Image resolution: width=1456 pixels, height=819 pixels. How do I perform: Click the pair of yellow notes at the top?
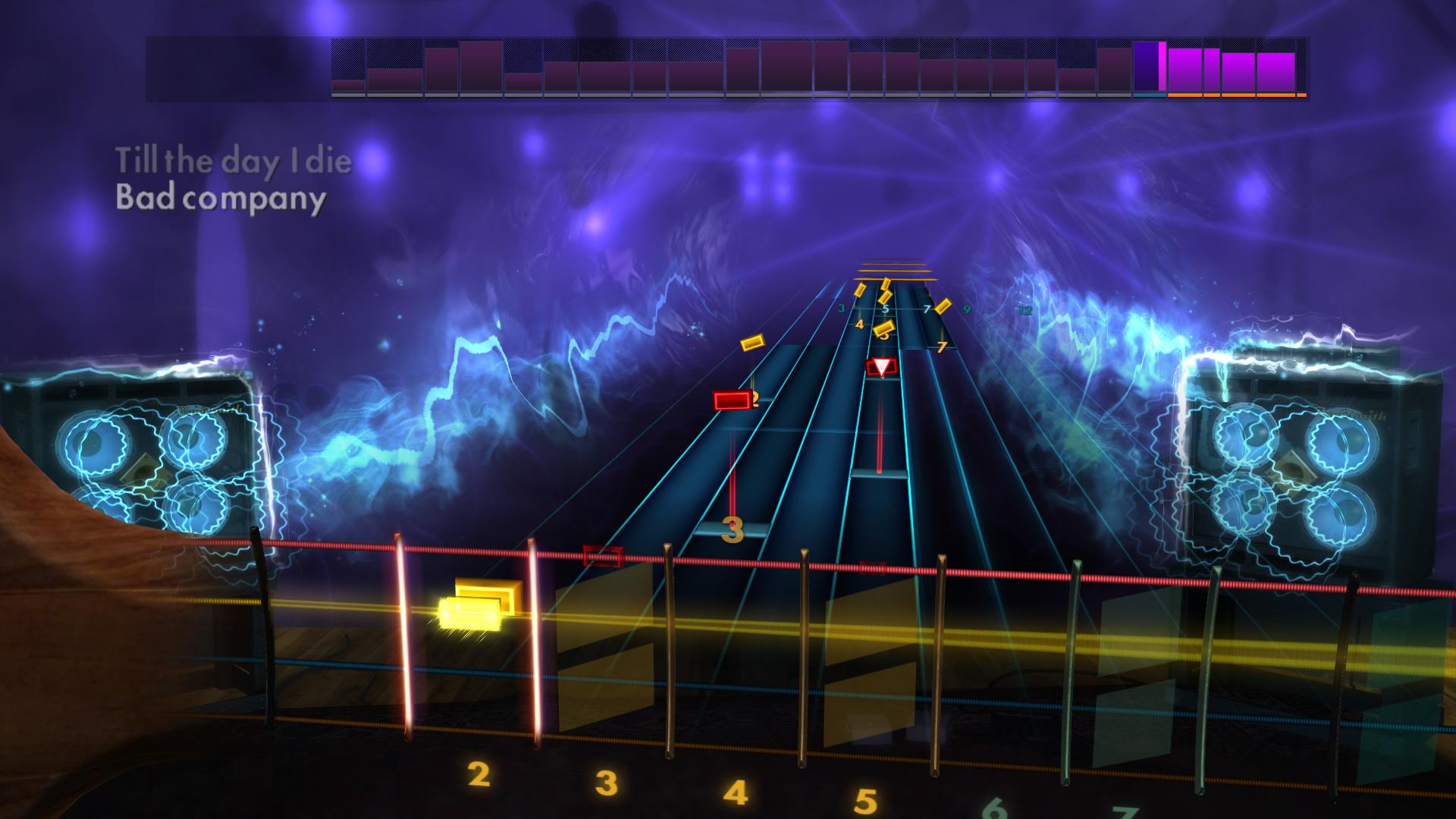tap(886, 288)
